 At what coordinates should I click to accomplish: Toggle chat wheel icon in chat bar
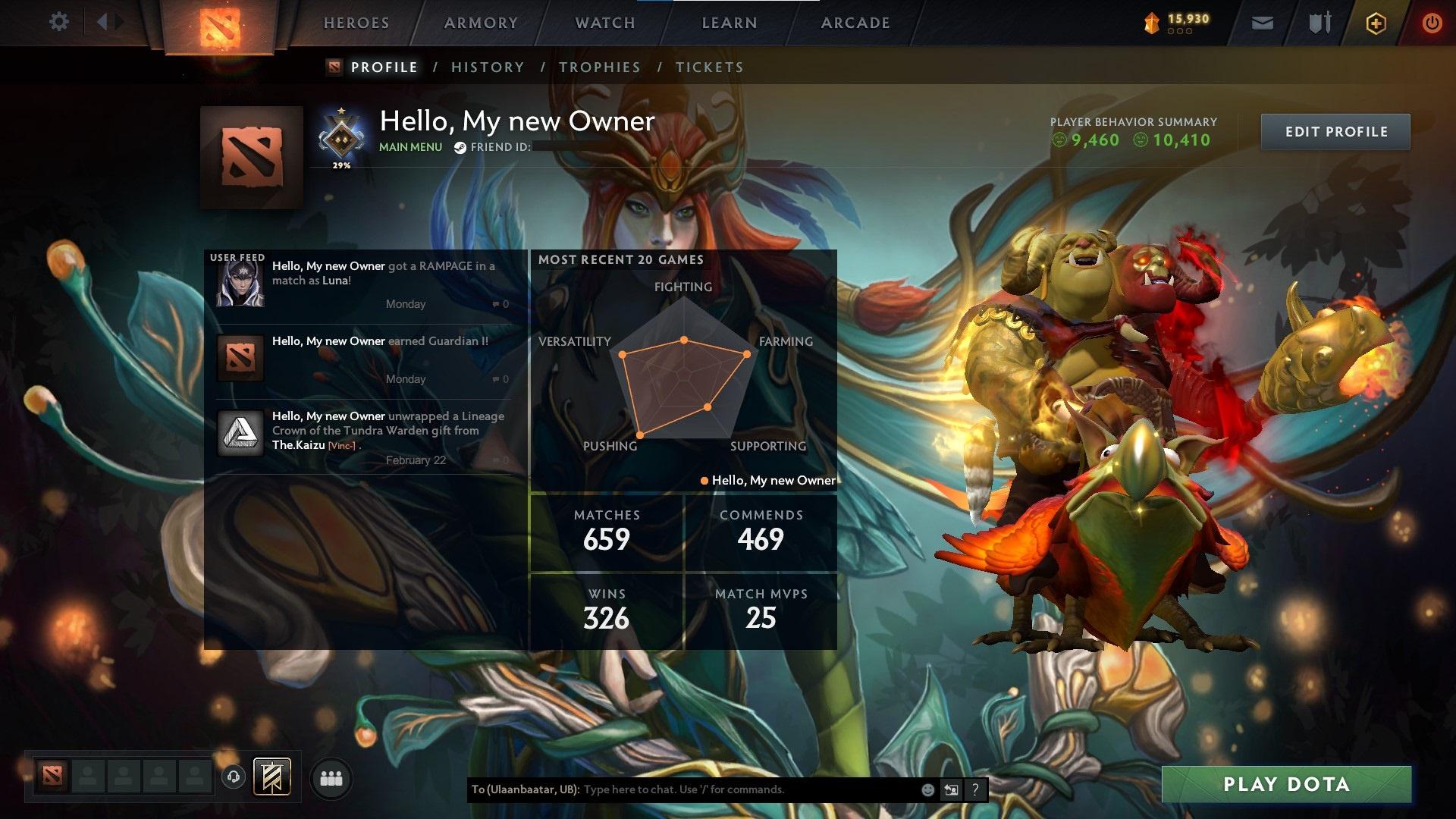coord(950,789)
